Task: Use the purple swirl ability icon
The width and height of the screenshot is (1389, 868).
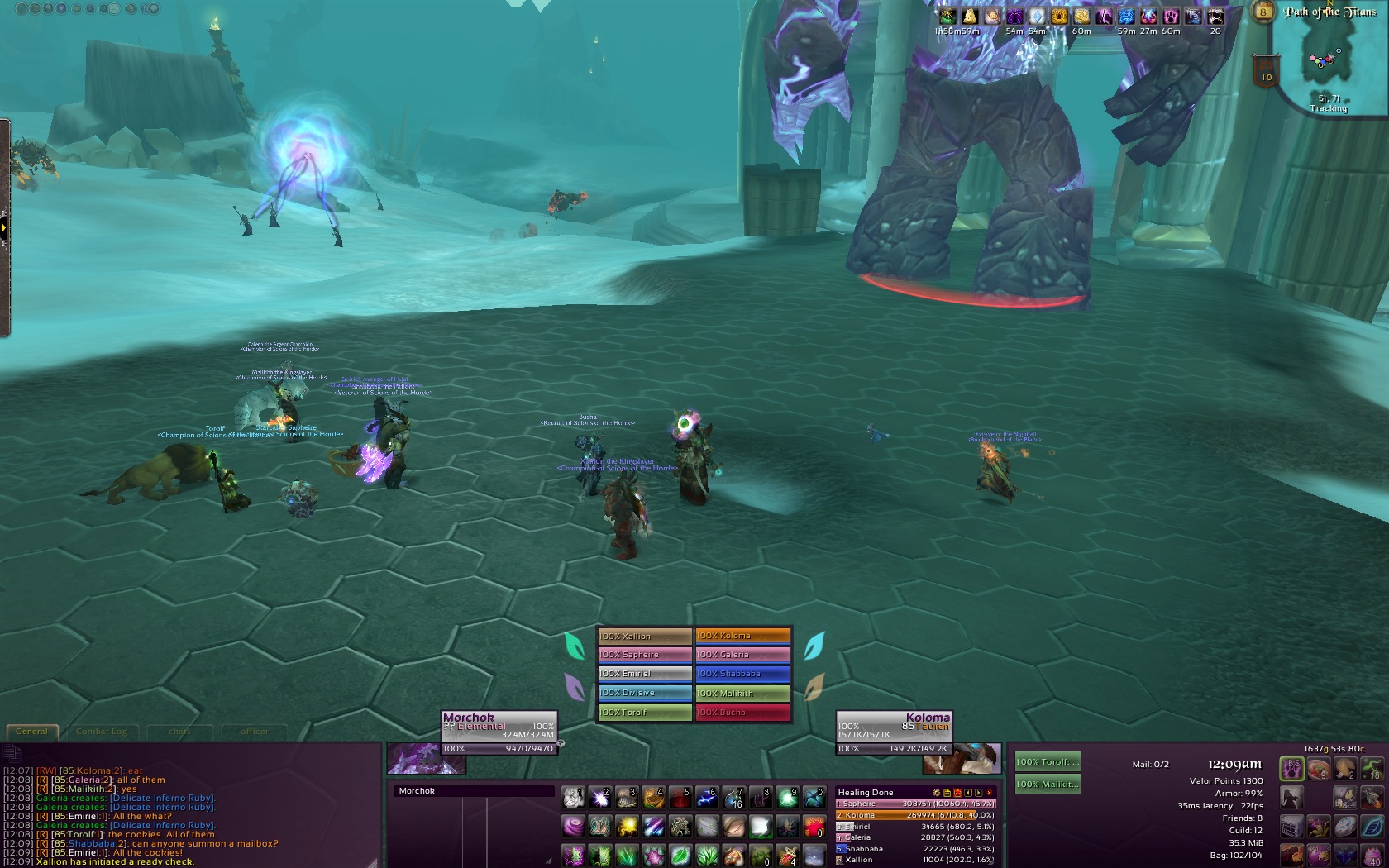Action: [572, 826]
